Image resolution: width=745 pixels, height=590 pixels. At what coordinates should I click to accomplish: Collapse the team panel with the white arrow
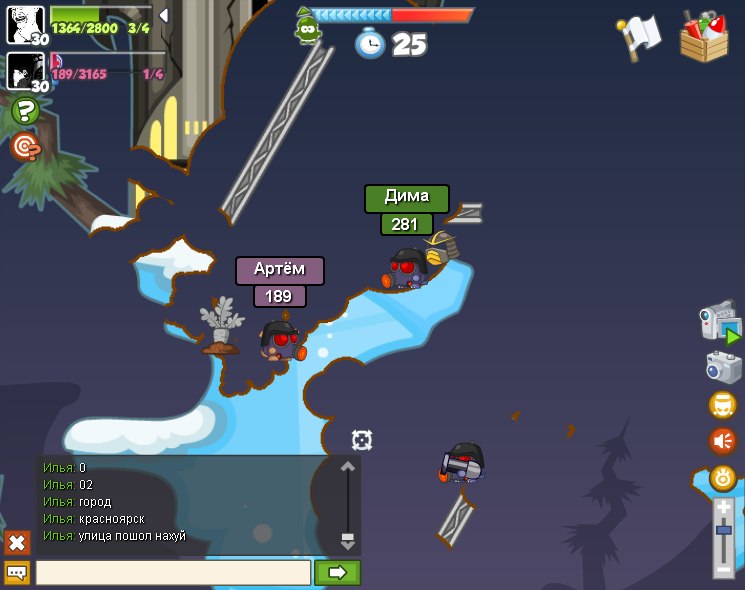click(164, 15)
